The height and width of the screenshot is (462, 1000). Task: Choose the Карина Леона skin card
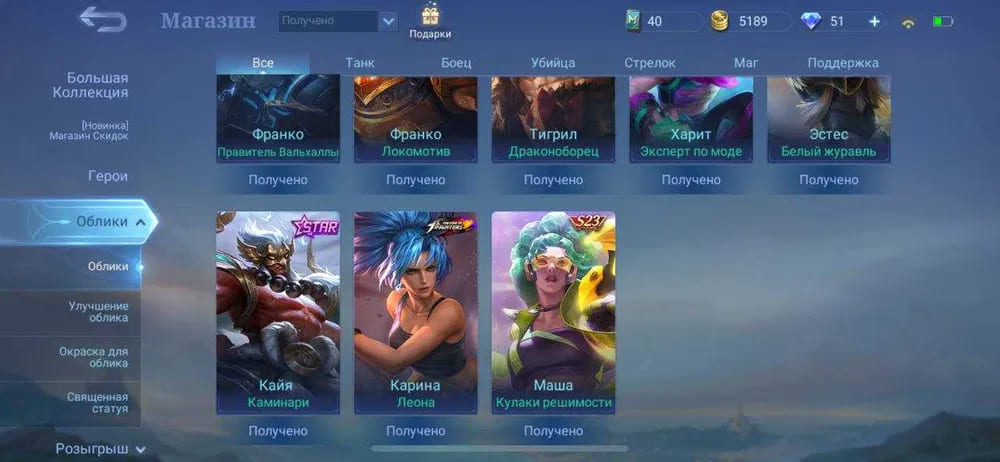point(415,312)
